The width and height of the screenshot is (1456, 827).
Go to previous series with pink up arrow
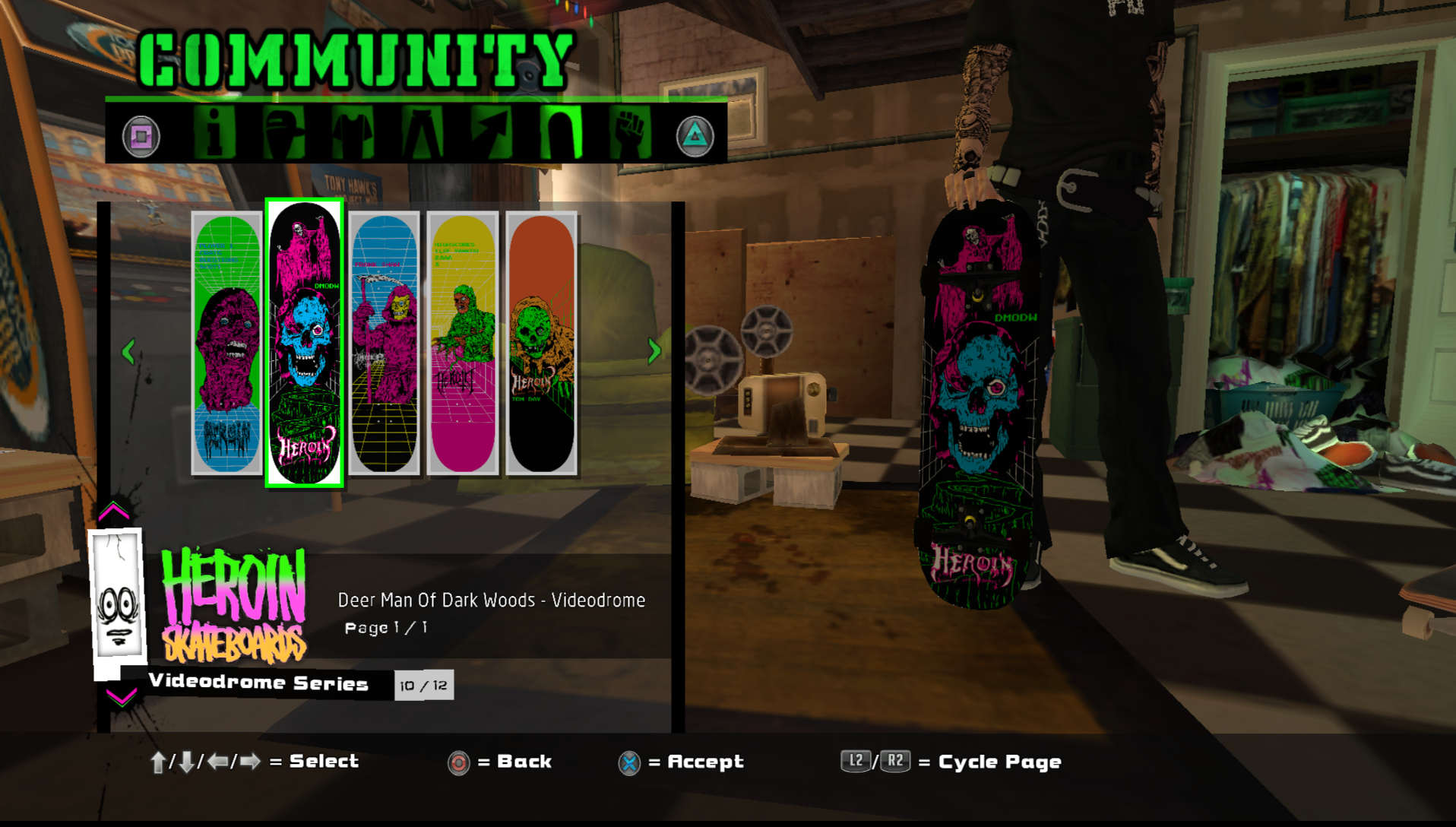(x=114, y=512)
